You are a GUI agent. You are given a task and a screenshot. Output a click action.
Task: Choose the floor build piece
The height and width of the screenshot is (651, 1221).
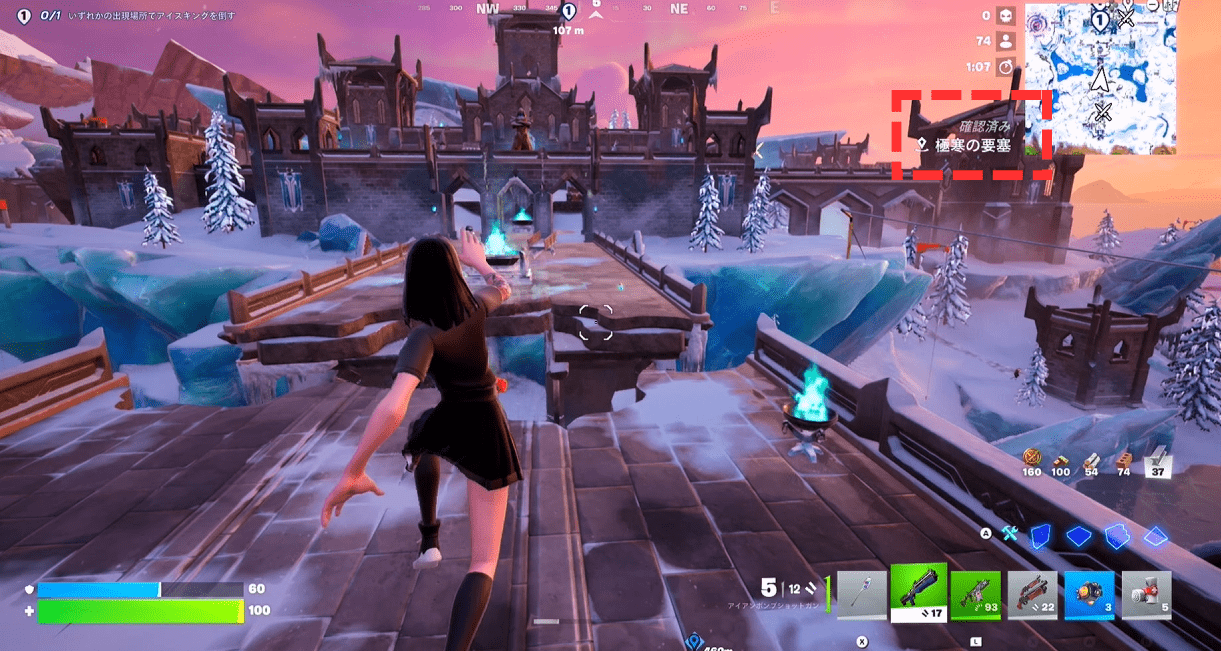pos(1078,536)
